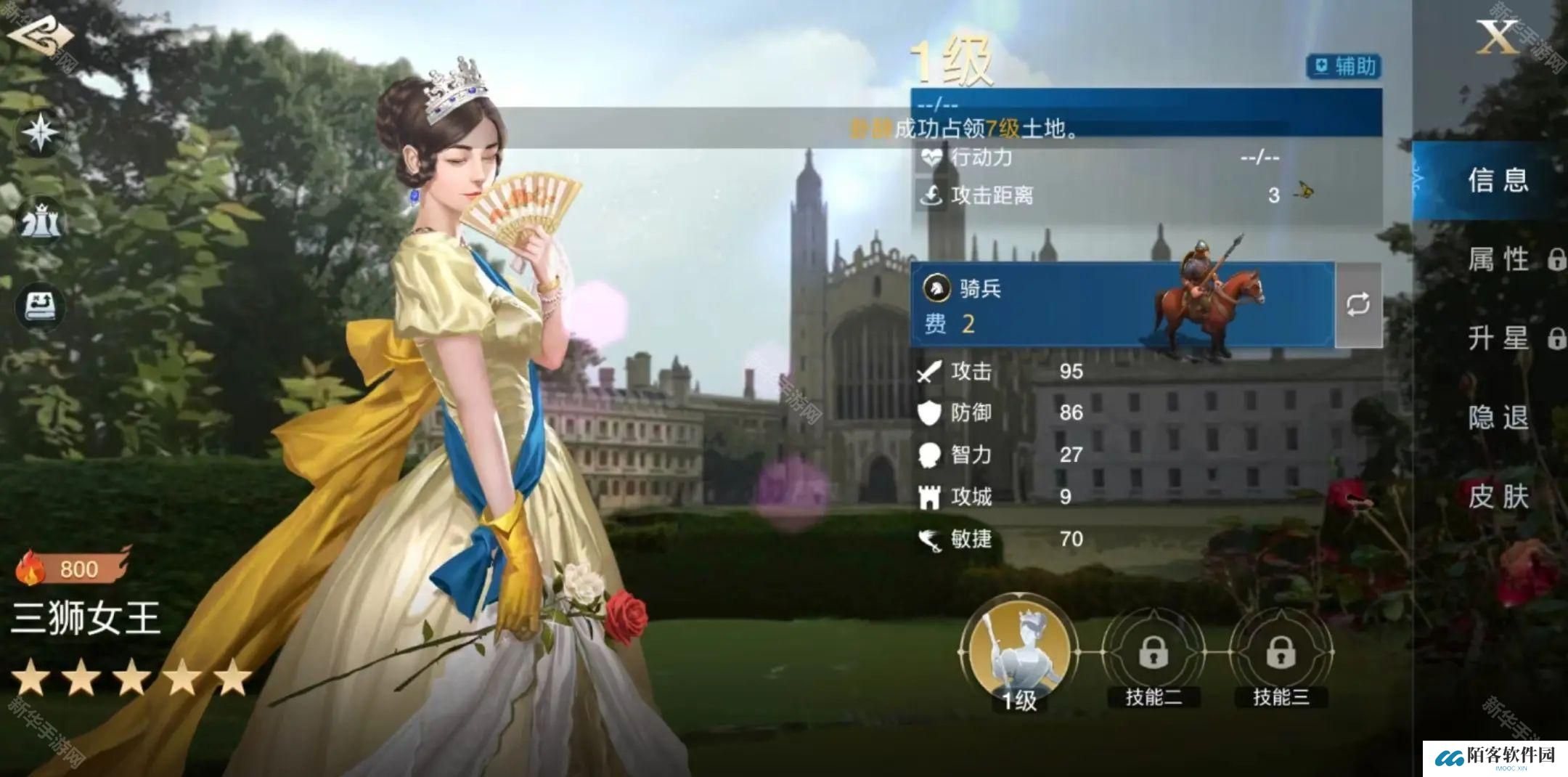Image resolution: width=1568 pixels, height=777 pixels.
Task: Open the book icon
Action: pos(41,306)
